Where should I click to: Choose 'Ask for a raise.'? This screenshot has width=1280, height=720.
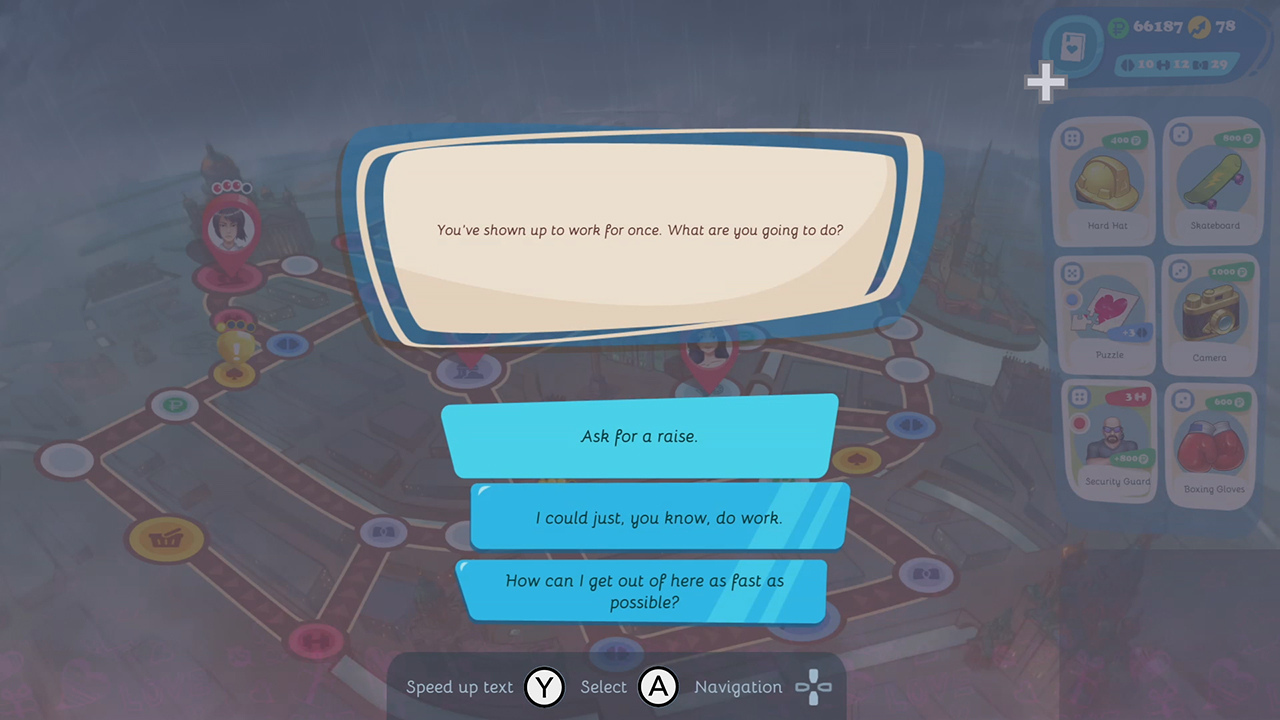(639, 436)
